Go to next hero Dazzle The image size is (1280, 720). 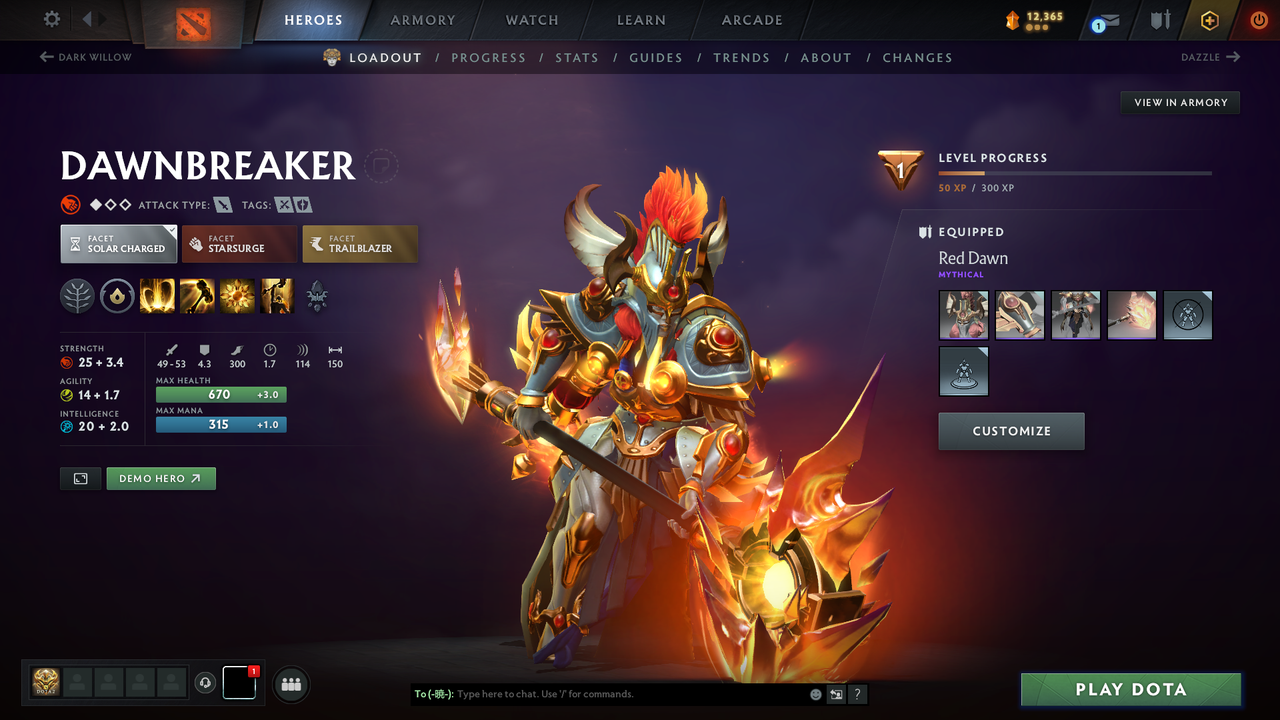point(1210,57)
